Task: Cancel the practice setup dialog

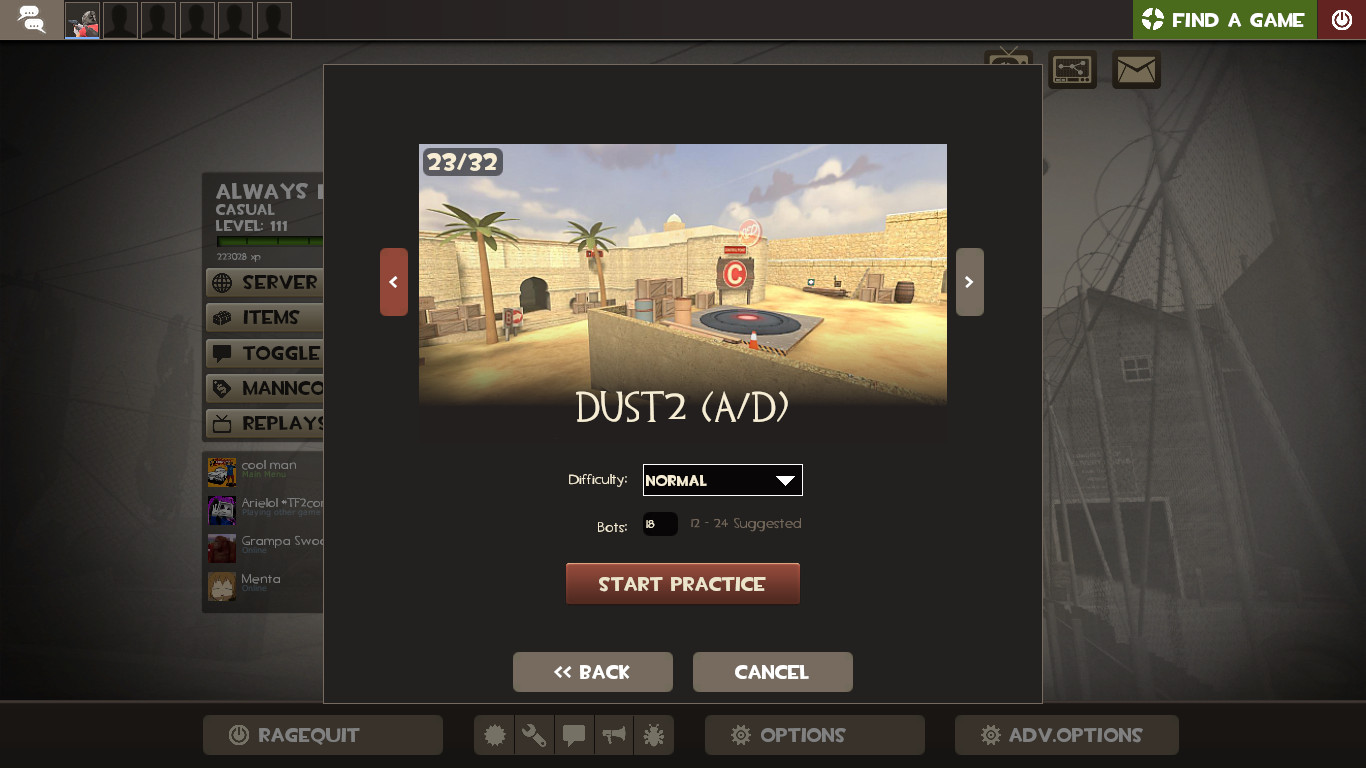Action: 772,671
